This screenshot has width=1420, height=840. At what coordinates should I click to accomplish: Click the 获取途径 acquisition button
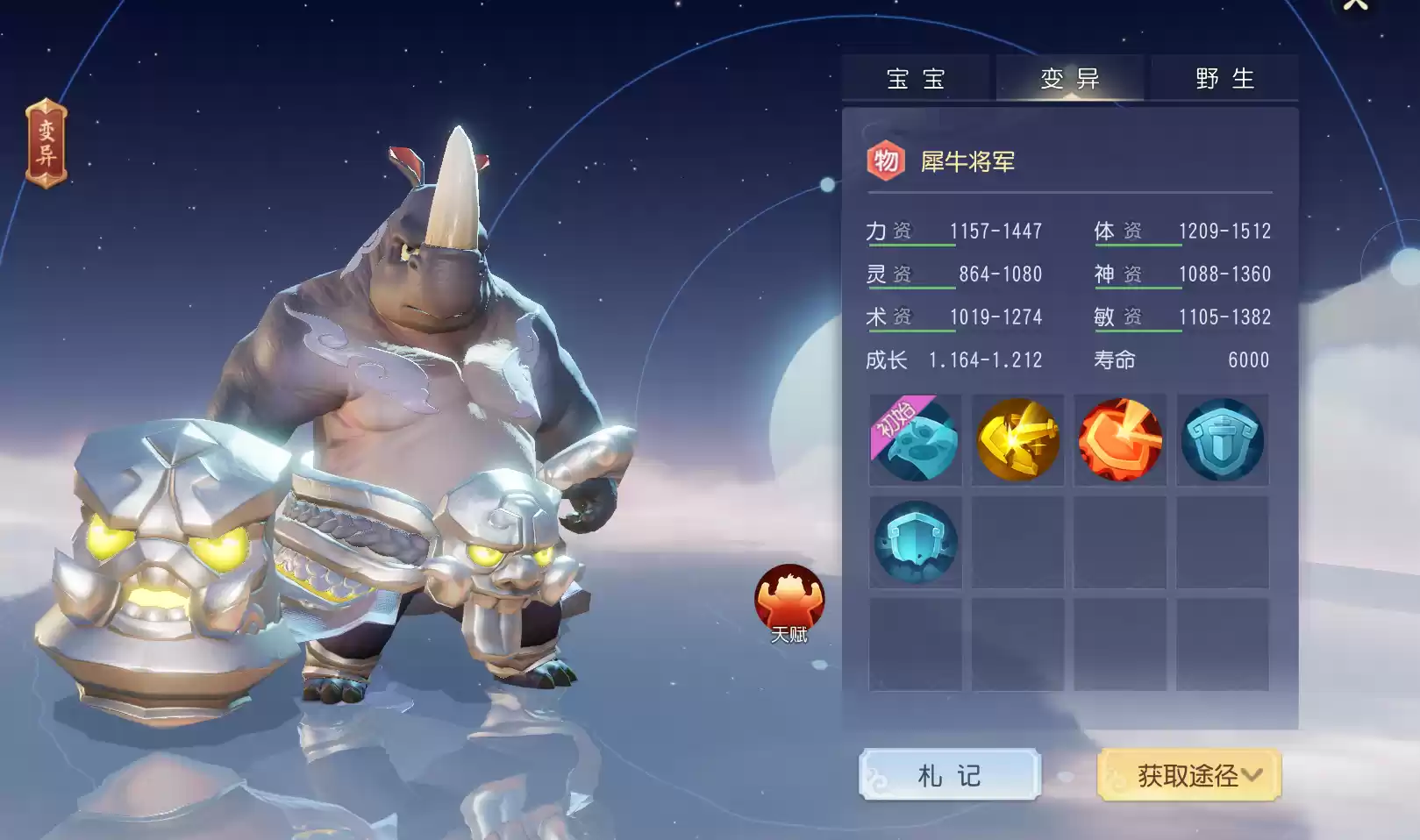coord(1180,775)
